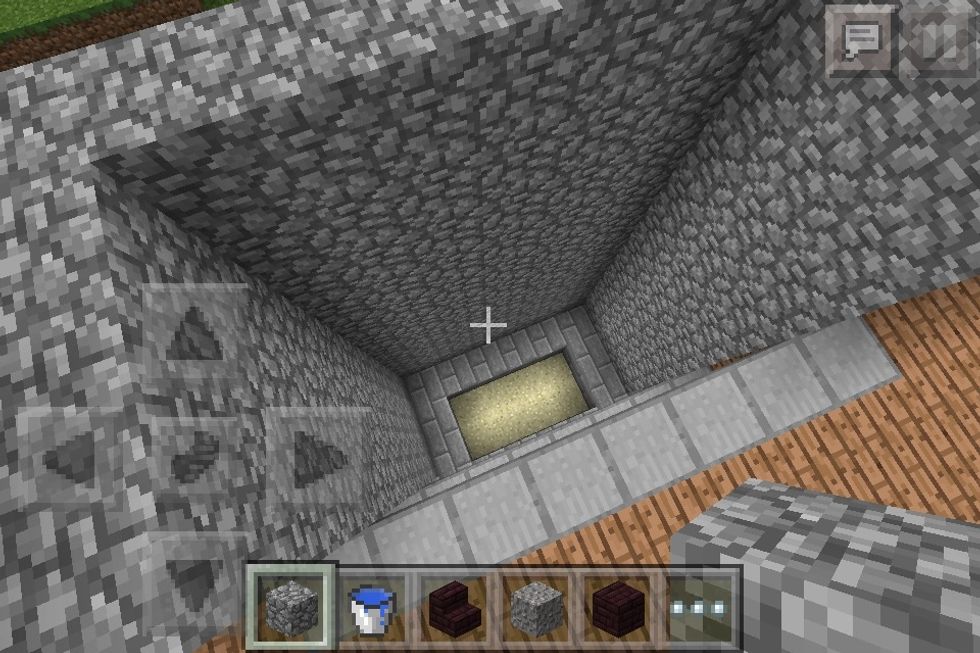980x653 pixels.
Task: Select the gravel block slot
Action: tap(538, 607)
